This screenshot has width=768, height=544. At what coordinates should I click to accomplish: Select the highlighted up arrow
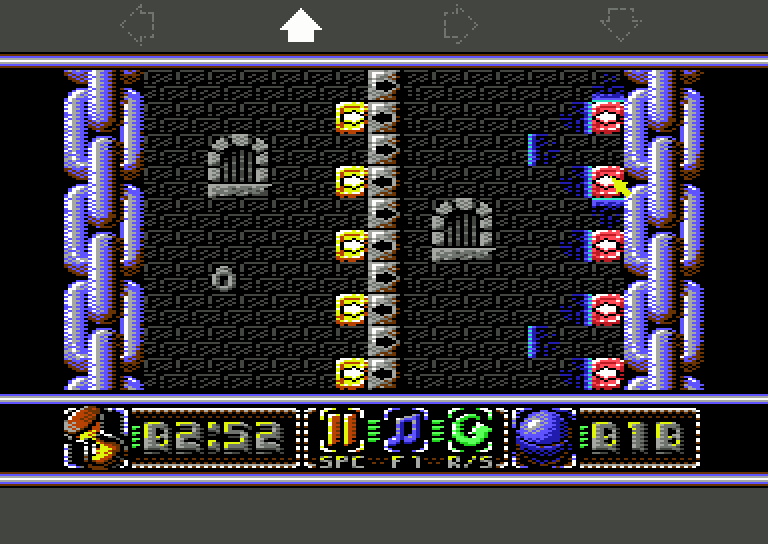coord(300,25)
